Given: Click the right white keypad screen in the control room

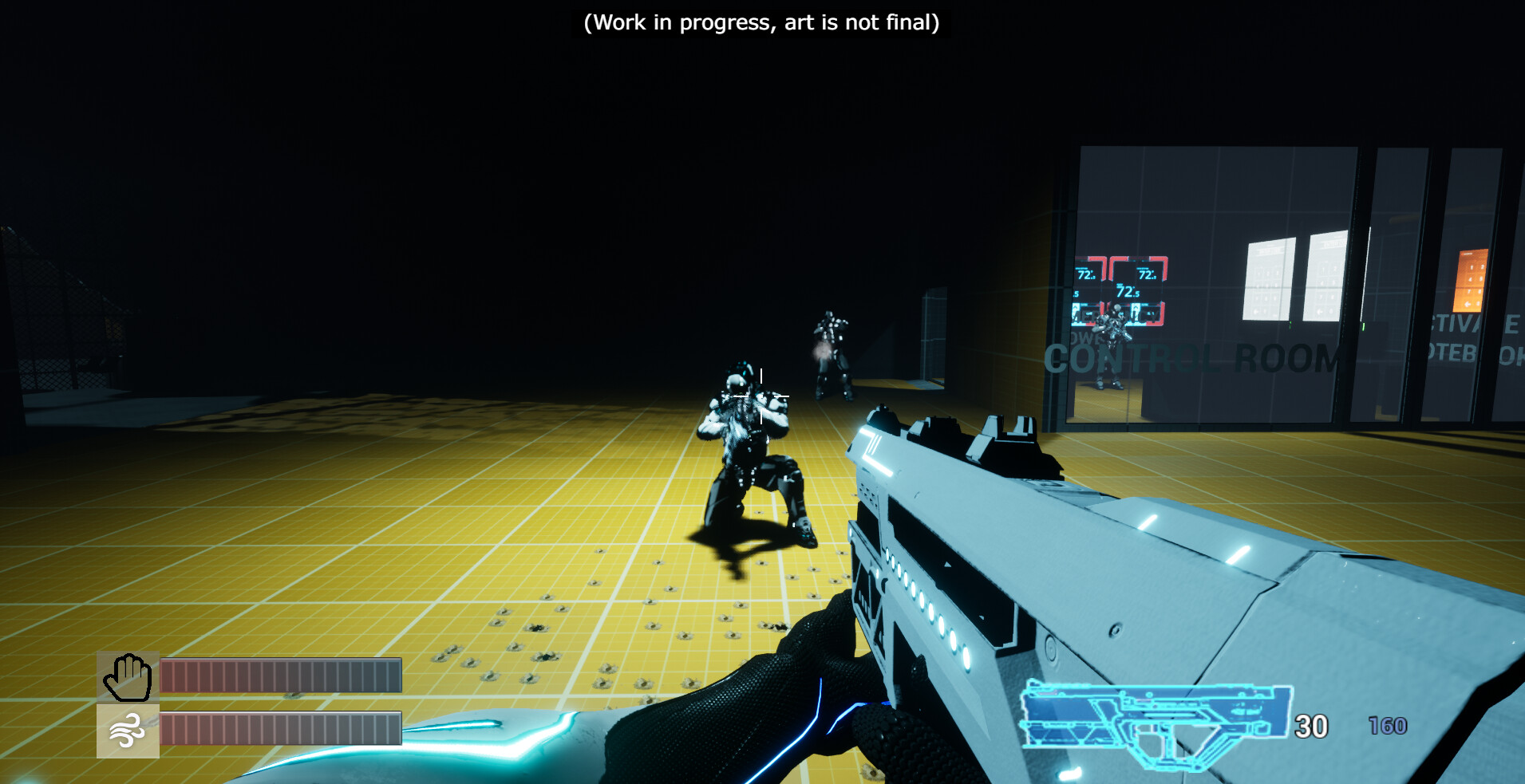Looking at the screenshot, I should pos(1325,279).
